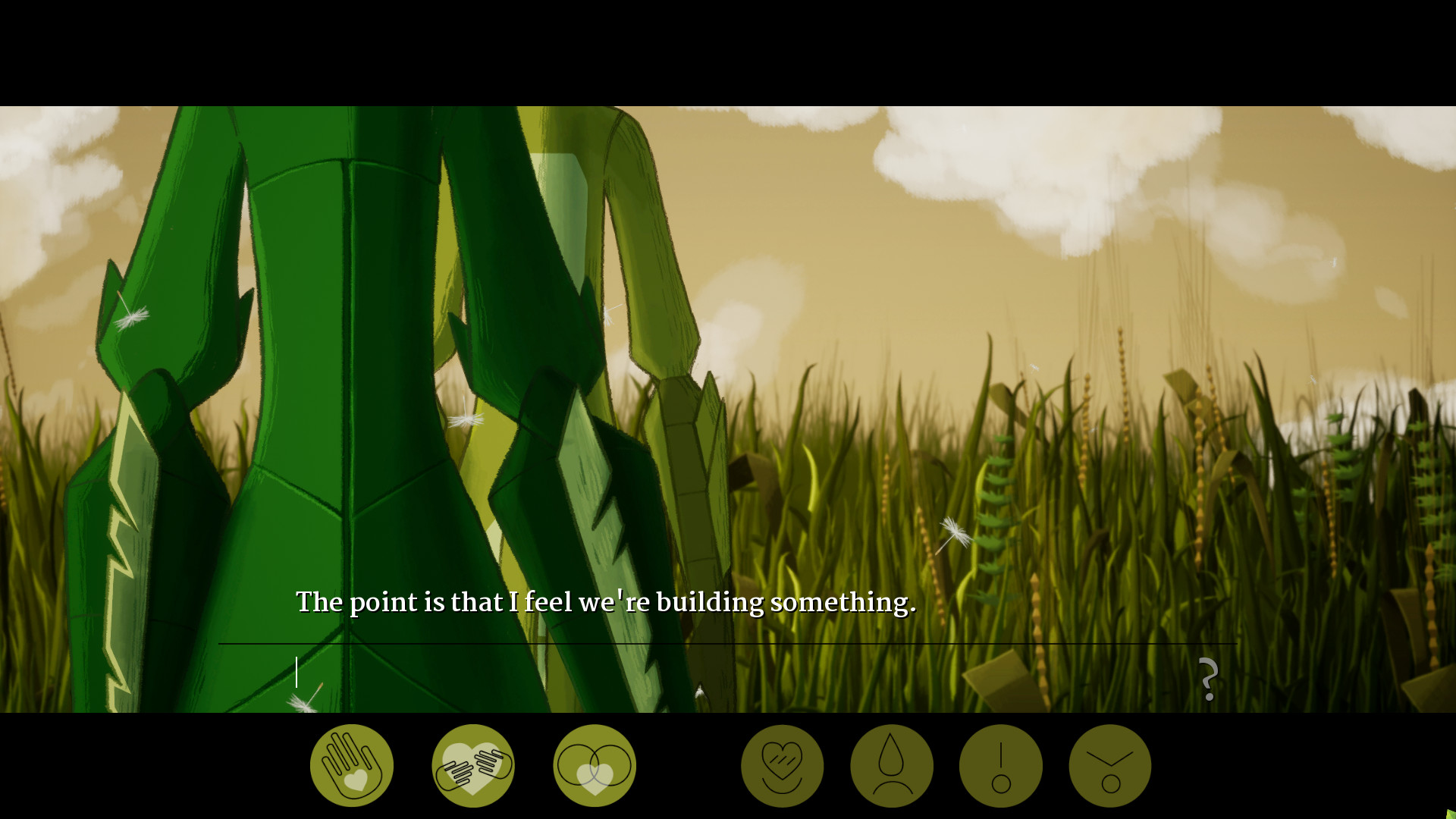Select the exclamation-mark surprise emotion icon
The height and width of the screenshot is (819, 1456).
click(1000, 764)
